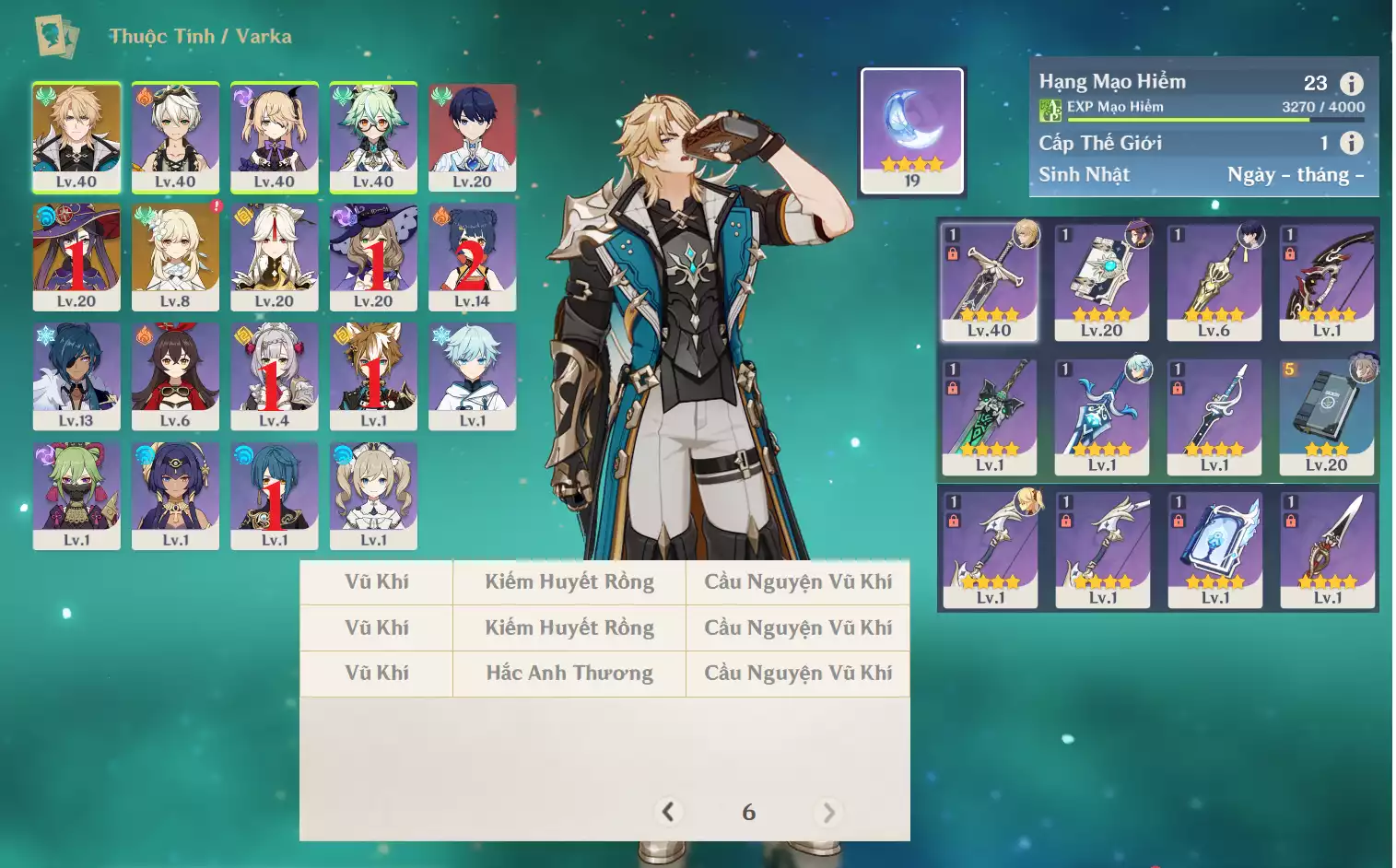This screenshot has height=868, width=1396.
Task: Select Fischl's Lv.40 portrait
Action: coord(275,136)
